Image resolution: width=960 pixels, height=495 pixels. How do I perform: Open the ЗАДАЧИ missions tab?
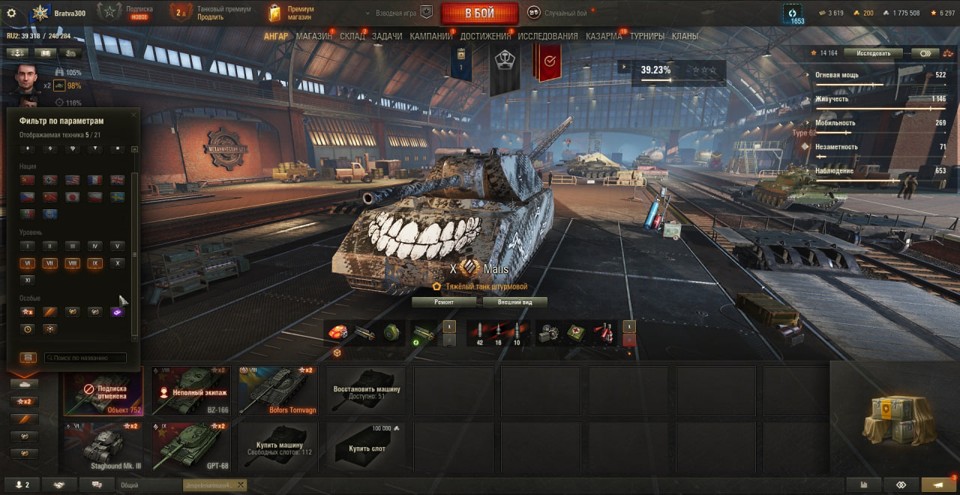coord(388,36)
